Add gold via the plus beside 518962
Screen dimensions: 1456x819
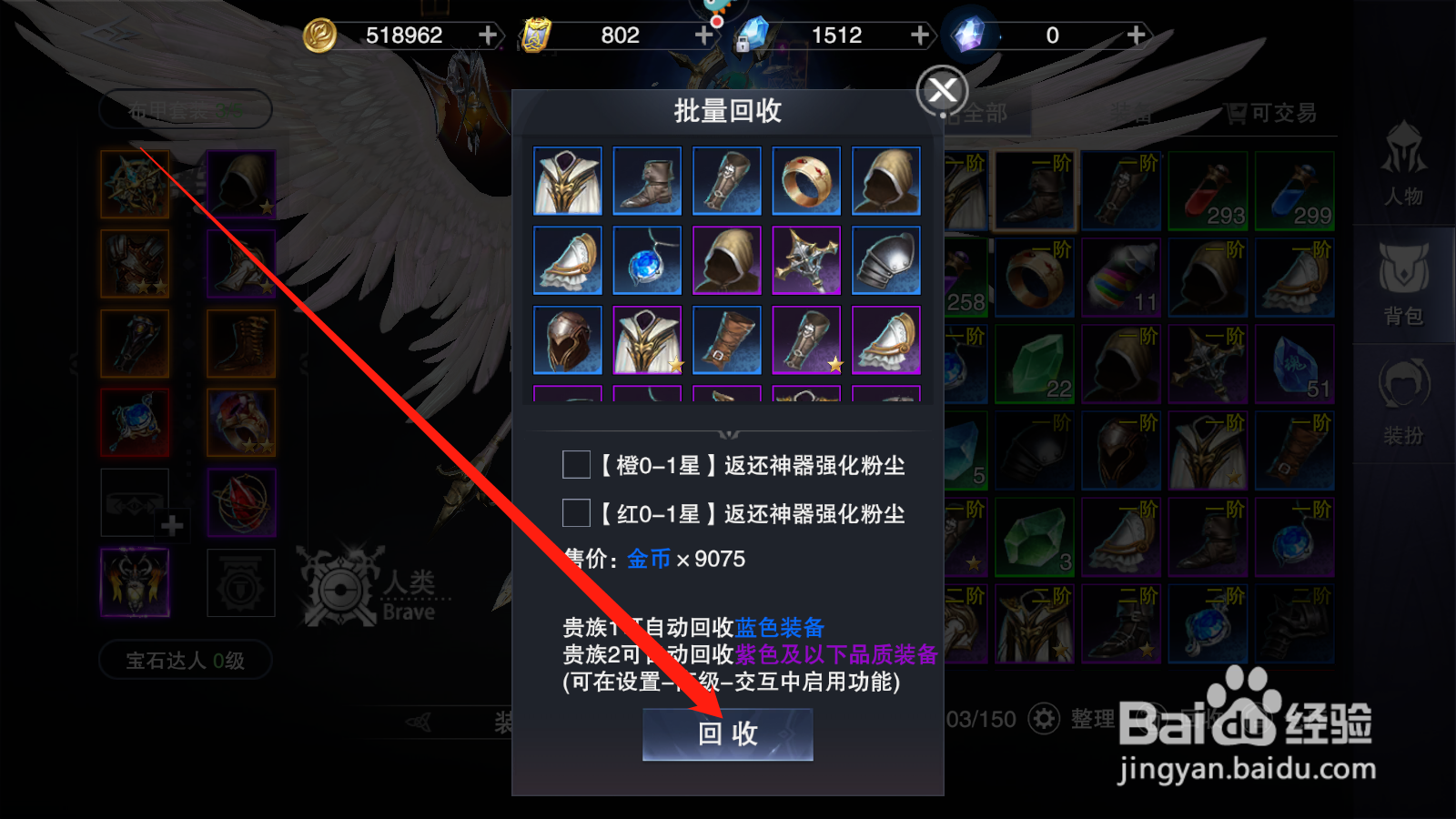tap(489, 35)
